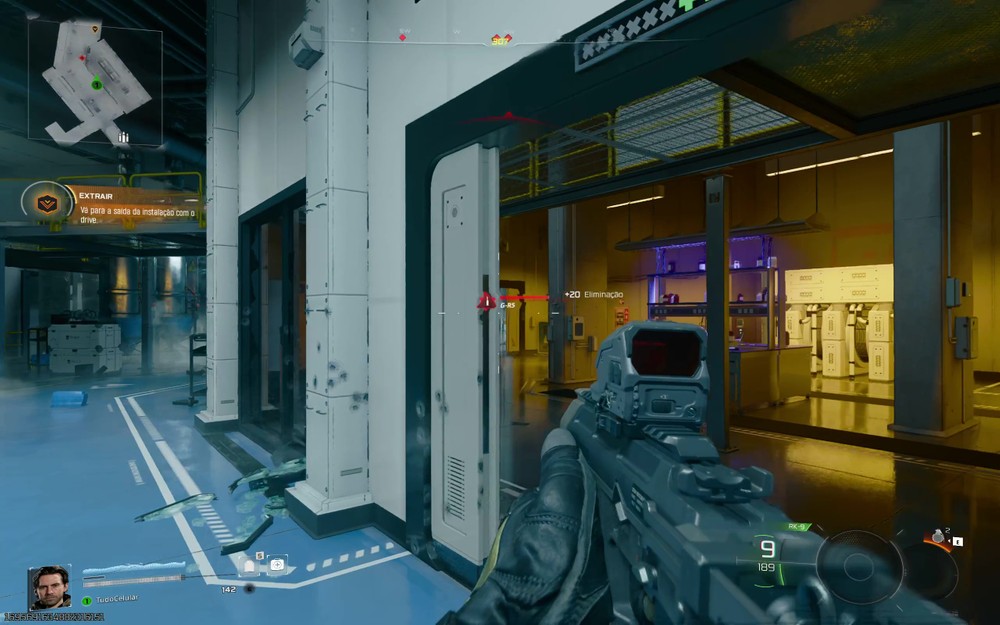
Task: Select the orange objective marker on minimap
Action: 94,29
